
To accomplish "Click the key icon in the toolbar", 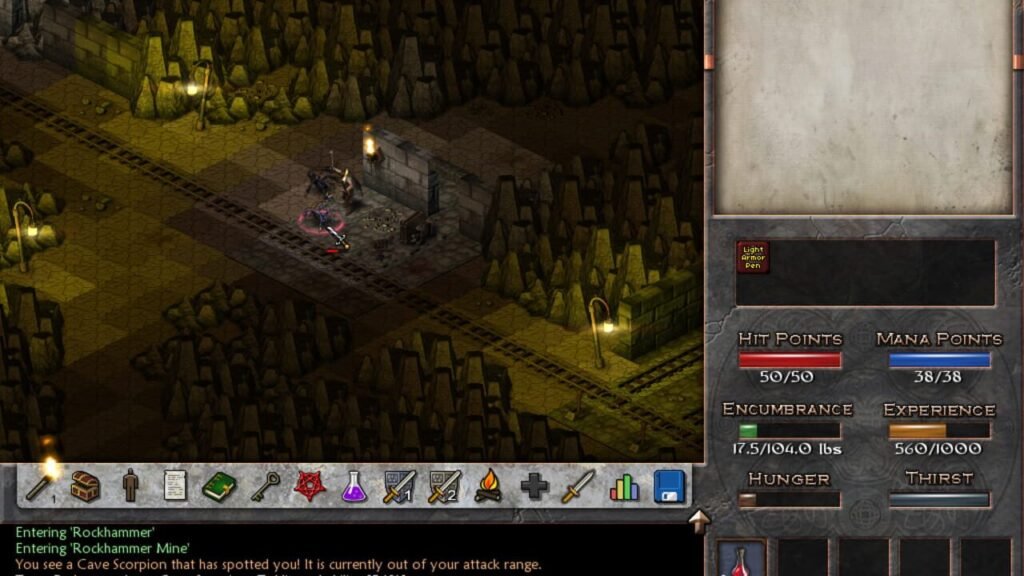I will 265,487.
